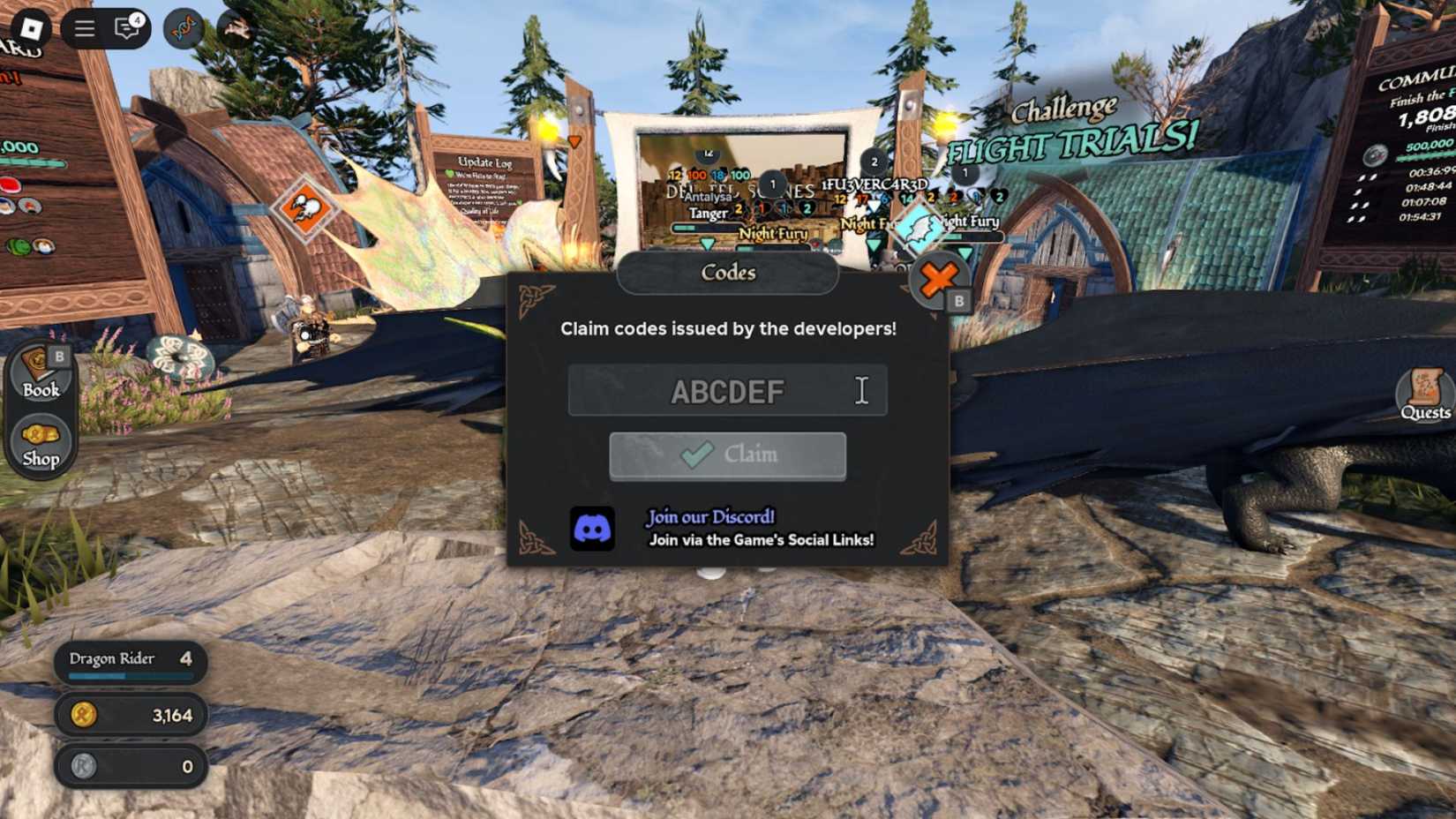Image resolution: width=1456 pixels, height=819 pixels.
Task: Click the Discord logo in the Codes window
Action: point(594,529)
